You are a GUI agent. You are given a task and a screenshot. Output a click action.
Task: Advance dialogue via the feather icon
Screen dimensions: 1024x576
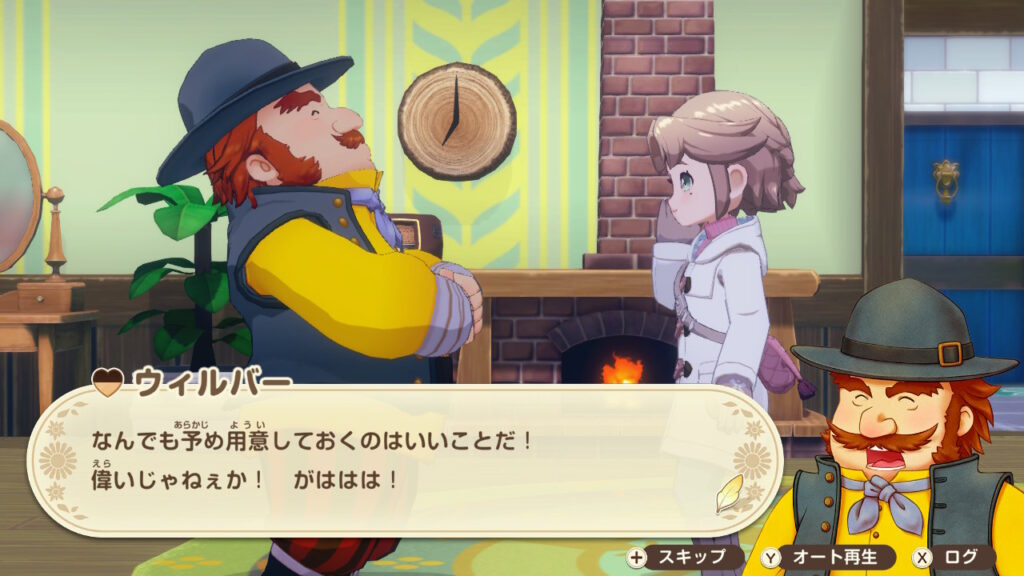[x=730, y=492]
